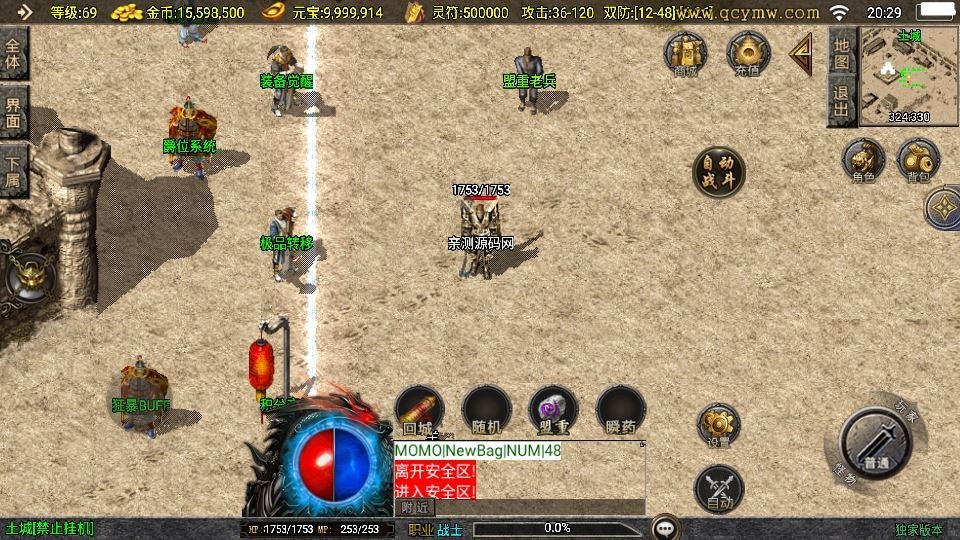Open the 角色 character sheet
Viewport: 960px width, 540px height.
[863, 161]
